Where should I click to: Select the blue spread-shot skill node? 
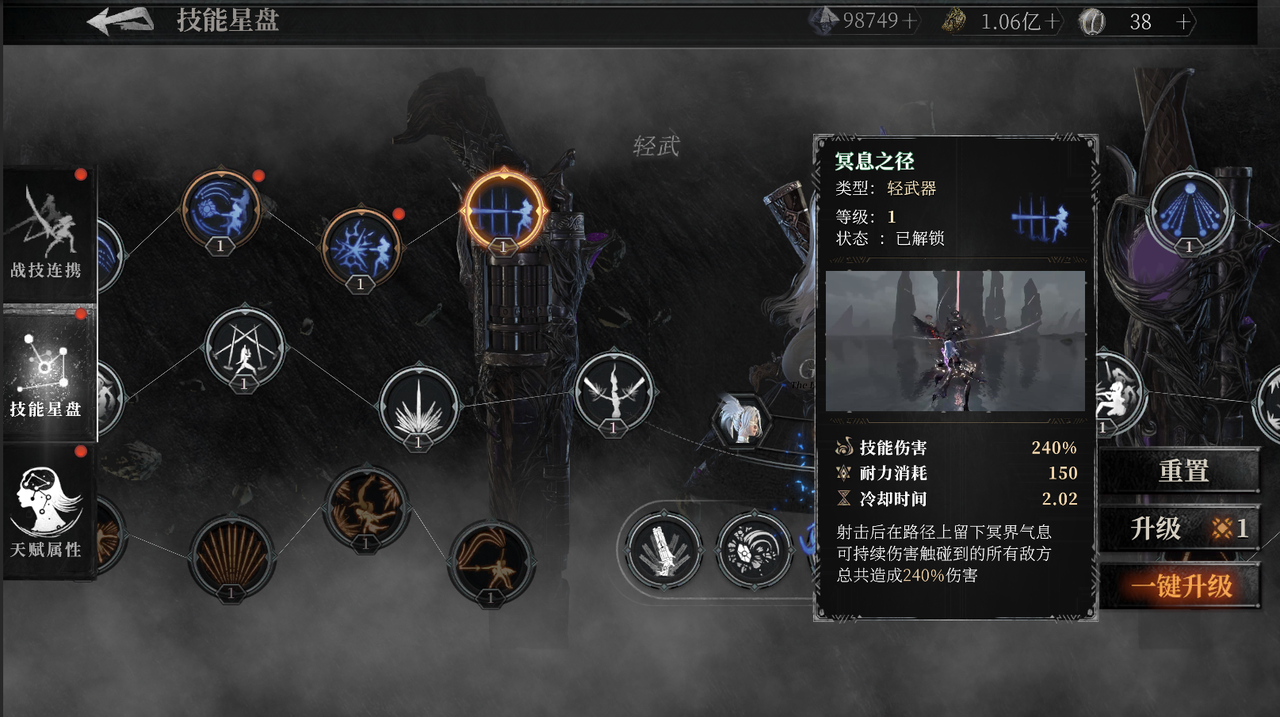point(1189,211)
